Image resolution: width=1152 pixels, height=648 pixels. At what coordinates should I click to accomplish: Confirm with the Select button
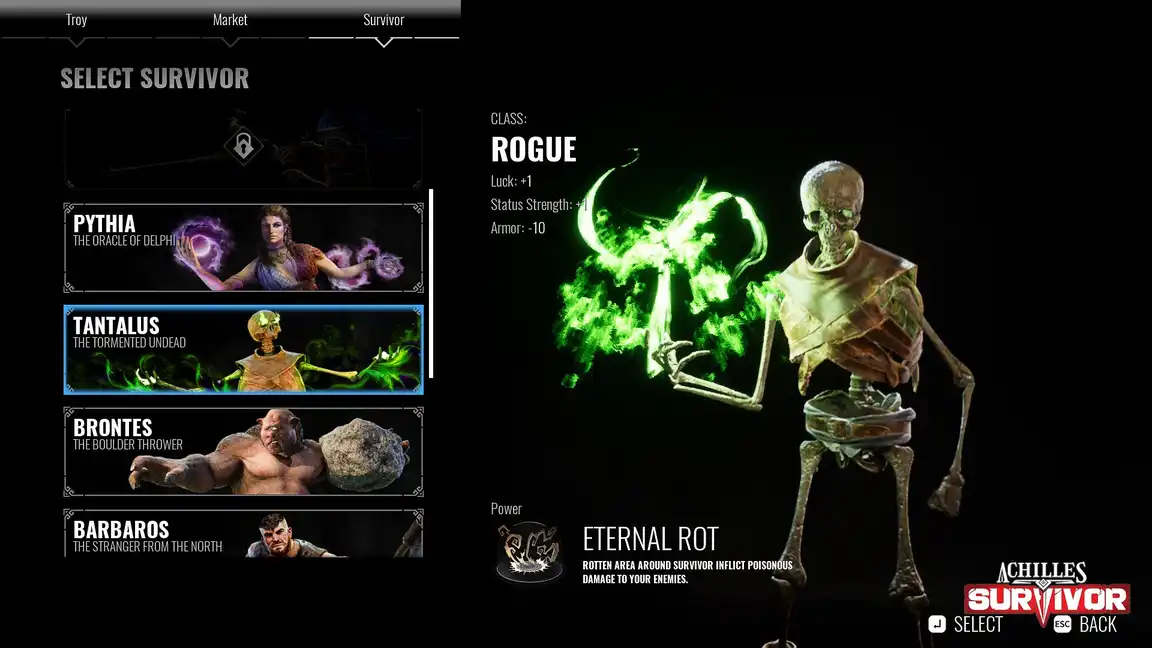point(965,625)
